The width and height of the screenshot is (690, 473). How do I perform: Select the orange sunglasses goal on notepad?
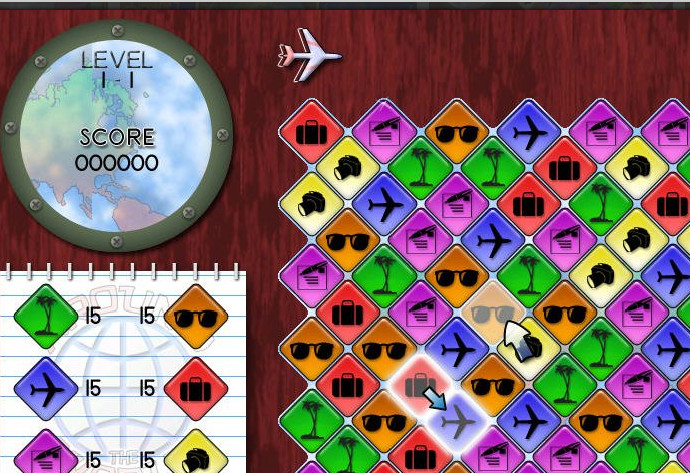(x=195, y=317)
